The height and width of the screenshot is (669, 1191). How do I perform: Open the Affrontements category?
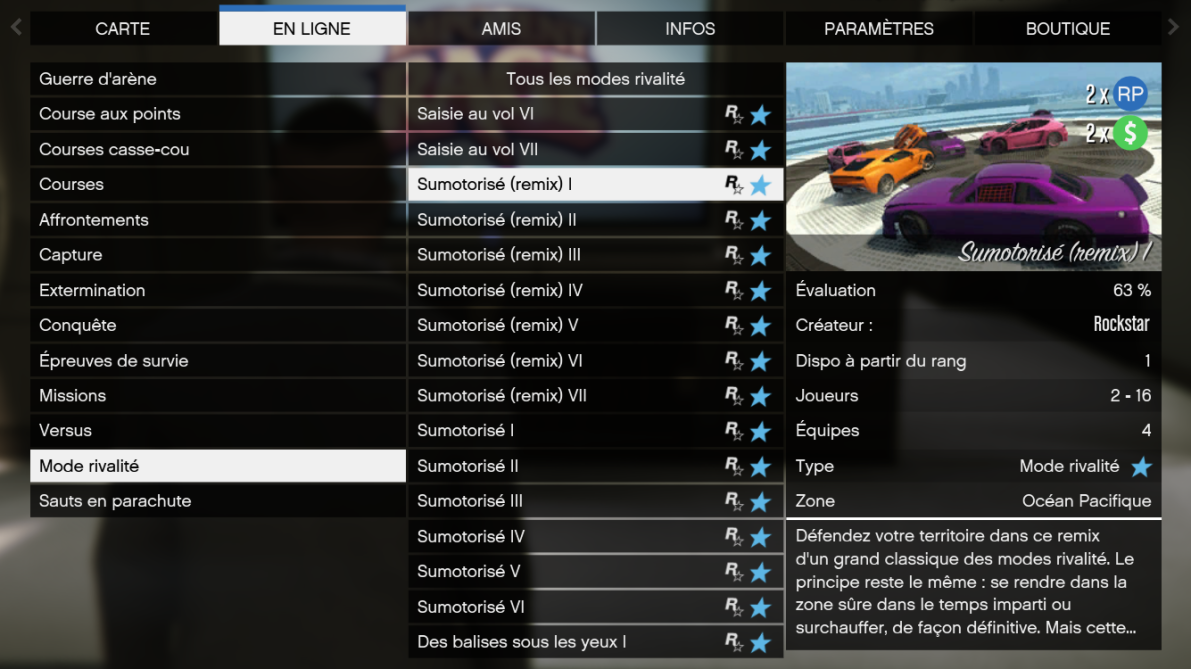(x=218, y=220)
